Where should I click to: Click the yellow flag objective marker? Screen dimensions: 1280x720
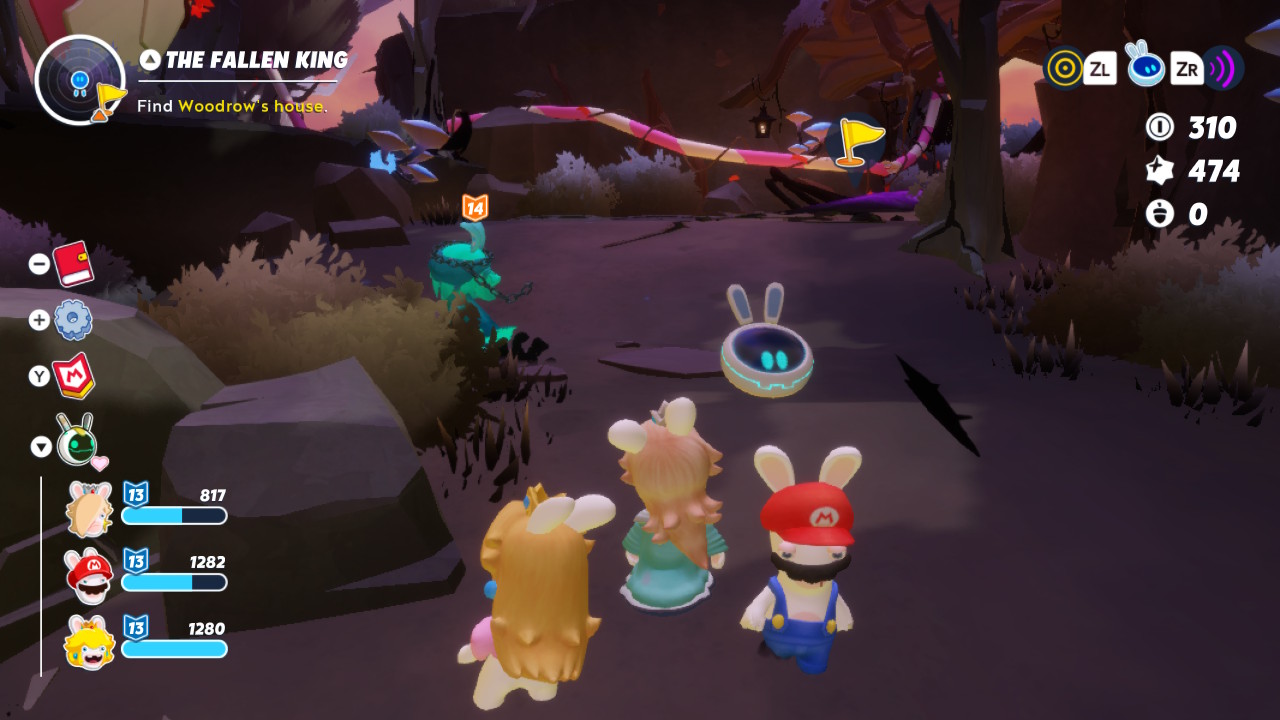coord(853,141)
